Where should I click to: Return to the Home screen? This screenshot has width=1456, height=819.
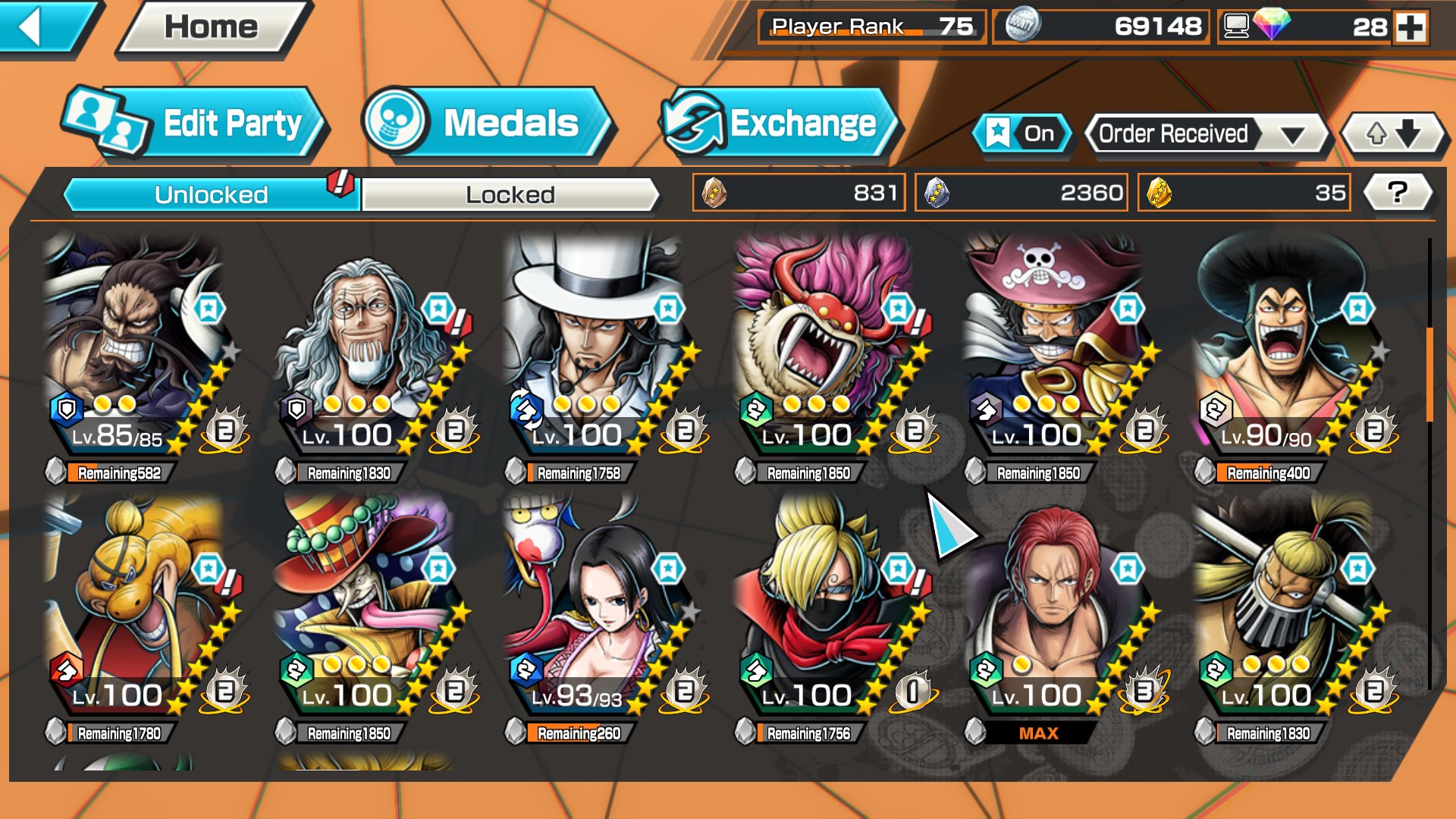tap(212, 28)
